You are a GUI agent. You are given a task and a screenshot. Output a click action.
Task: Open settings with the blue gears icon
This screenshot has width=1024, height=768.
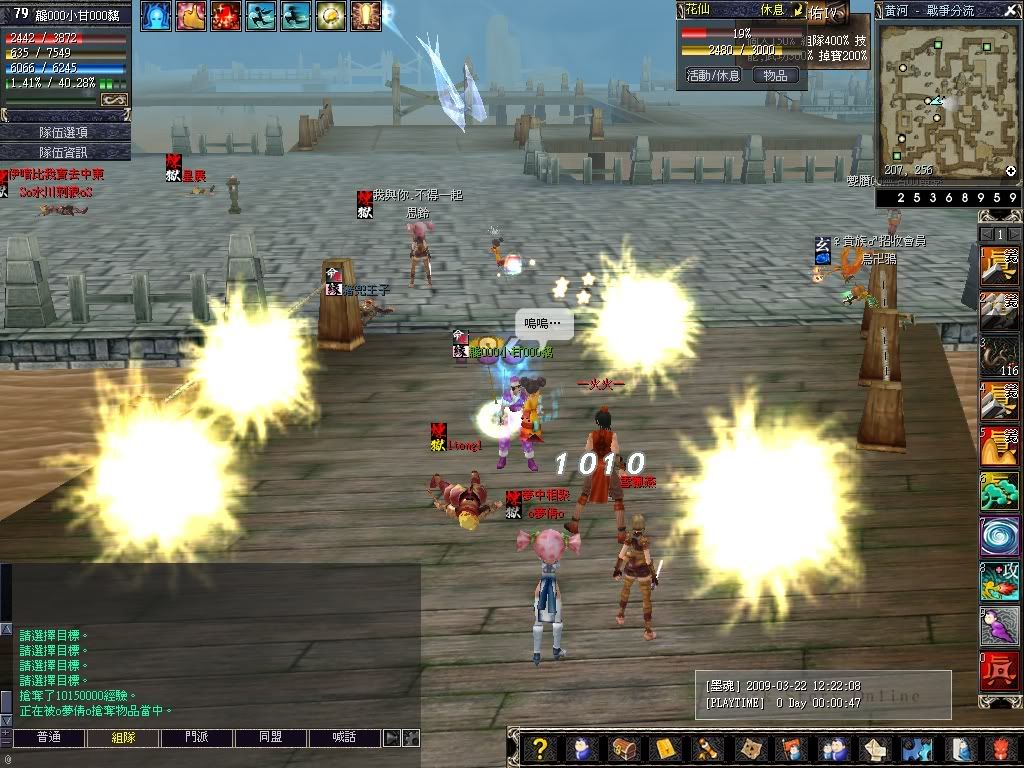click(915, 748)
